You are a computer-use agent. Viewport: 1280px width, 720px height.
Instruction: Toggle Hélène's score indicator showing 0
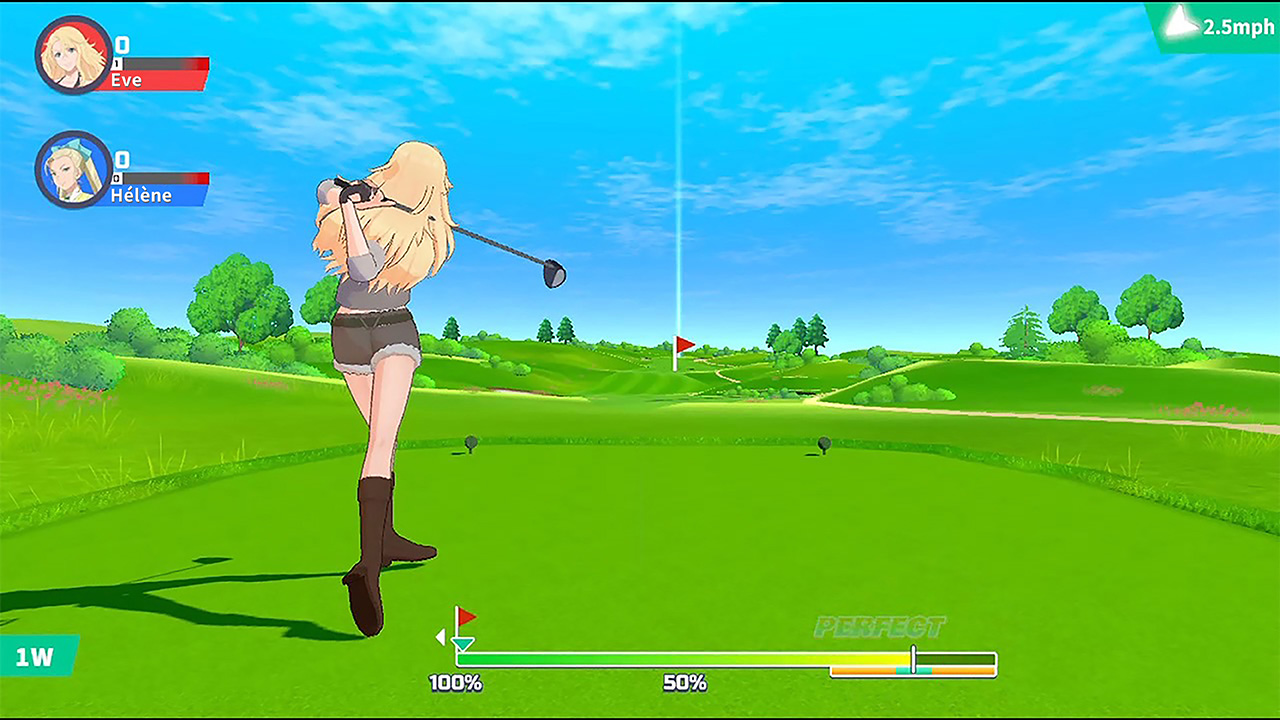[123, 158]
